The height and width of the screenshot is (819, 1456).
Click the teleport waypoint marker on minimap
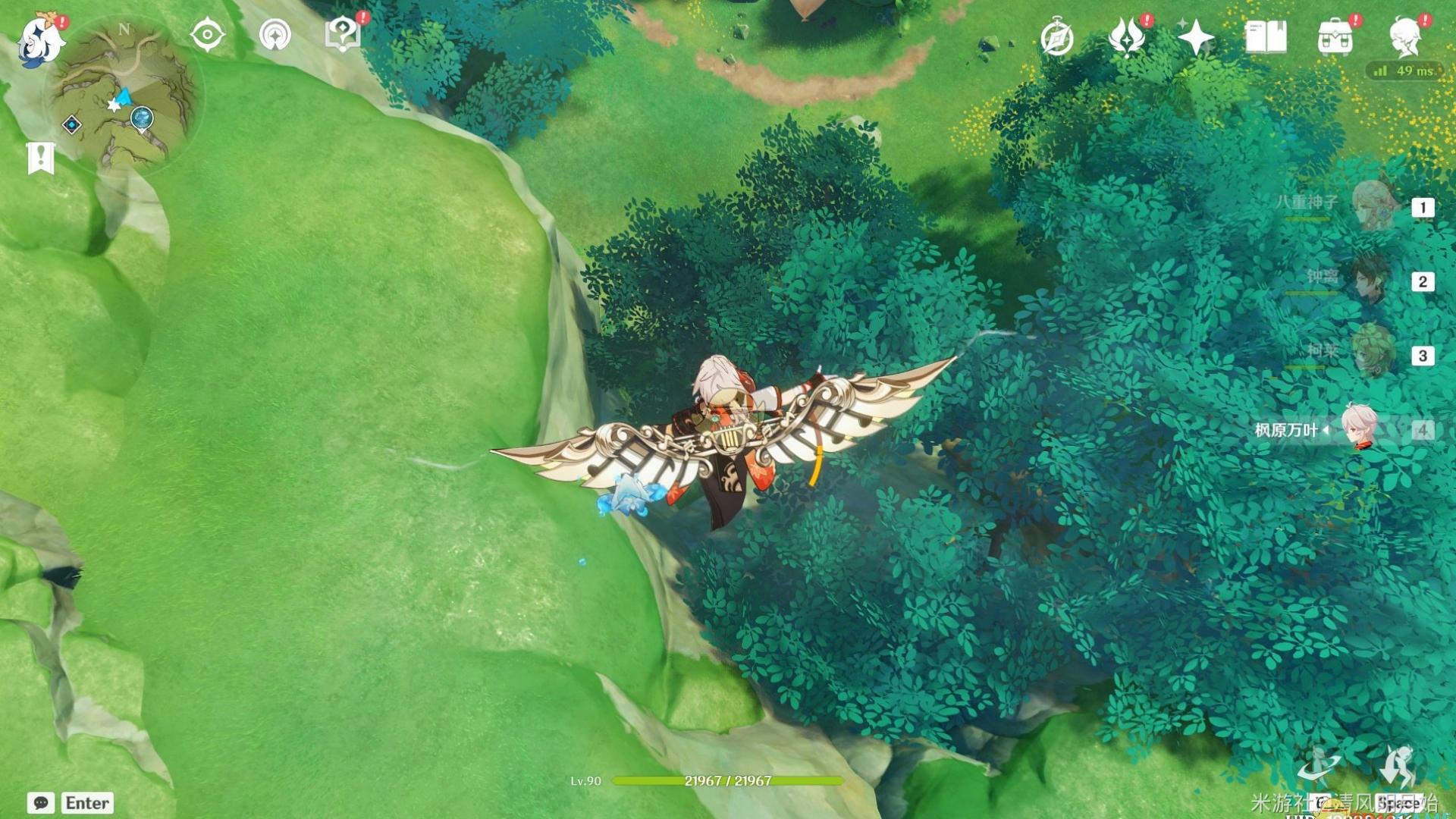[x=142, y=119]
